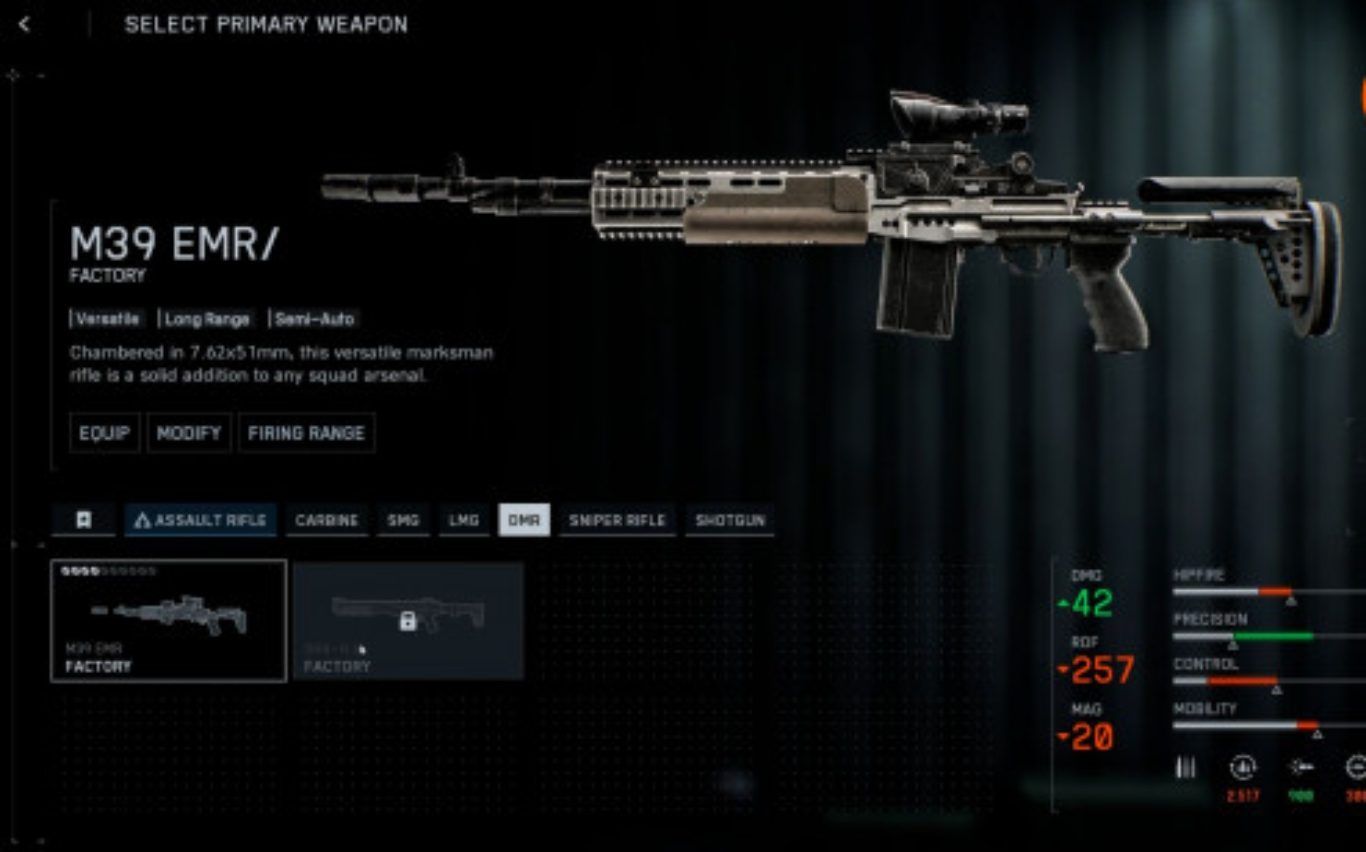Open the Modify weapon menu

point(189,433)
